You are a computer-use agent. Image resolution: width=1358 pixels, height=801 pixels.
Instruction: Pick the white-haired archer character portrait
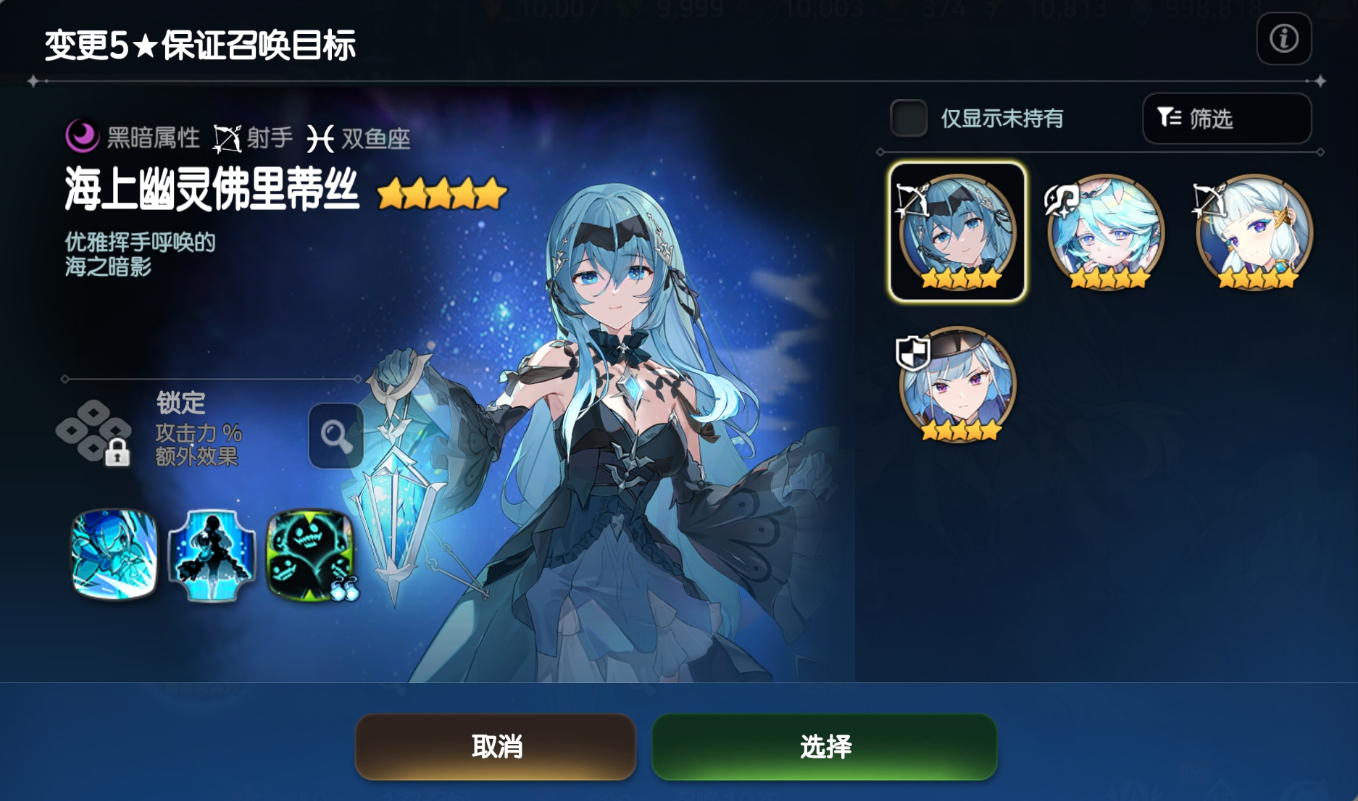pyautogui.click(x=1255, y=231)
